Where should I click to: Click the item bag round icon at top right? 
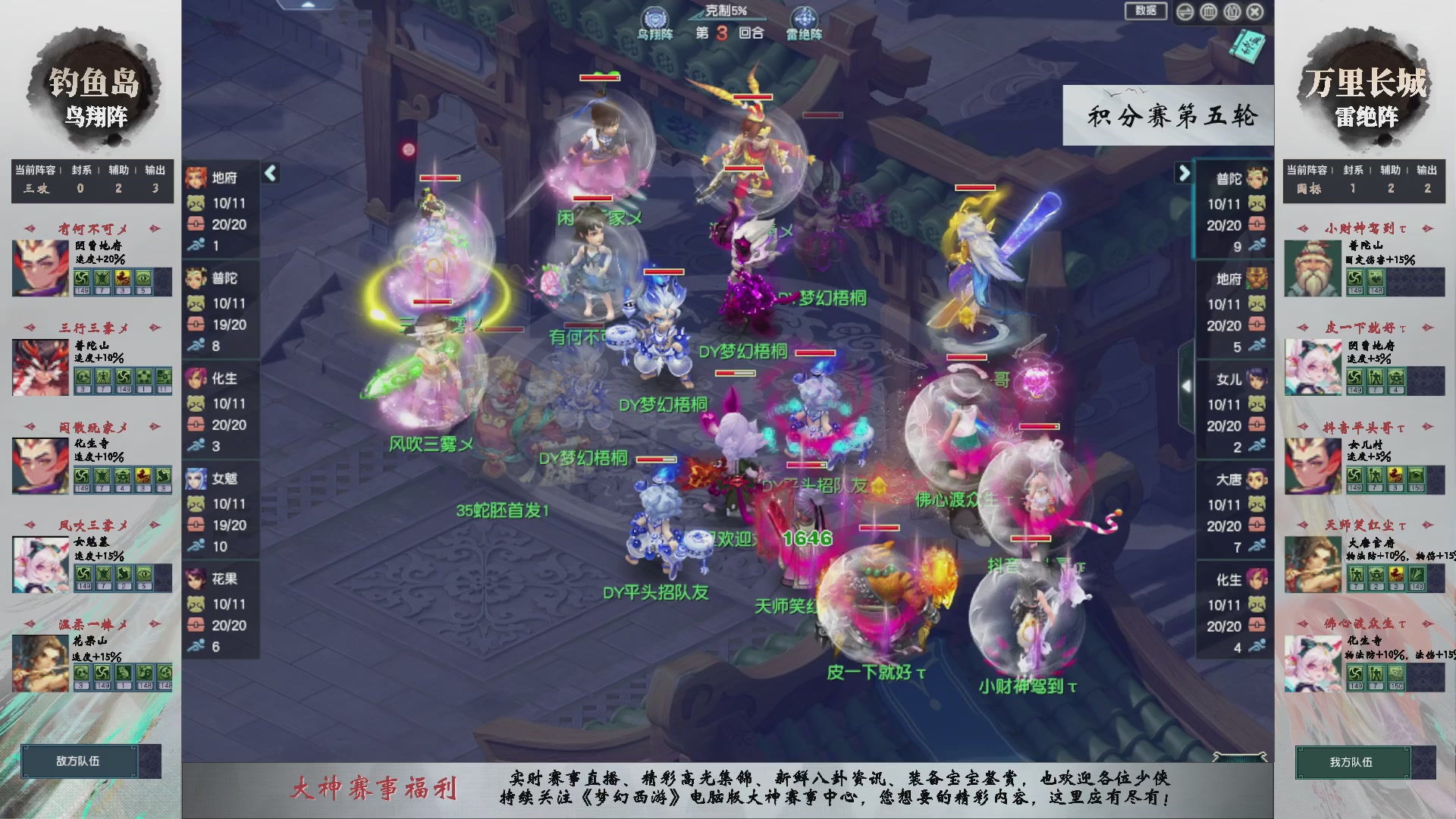(x=1232, y=11)
